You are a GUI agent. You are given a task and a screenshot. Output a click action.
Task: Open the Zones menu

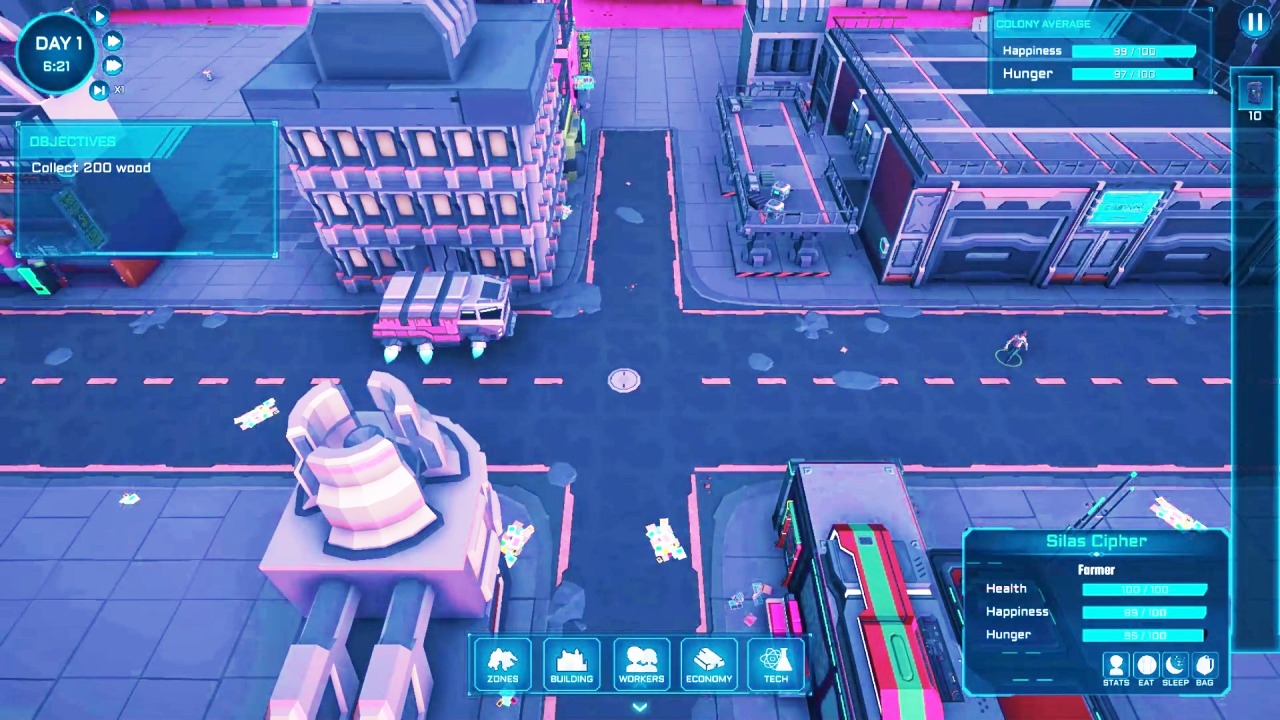coord(503,663)
